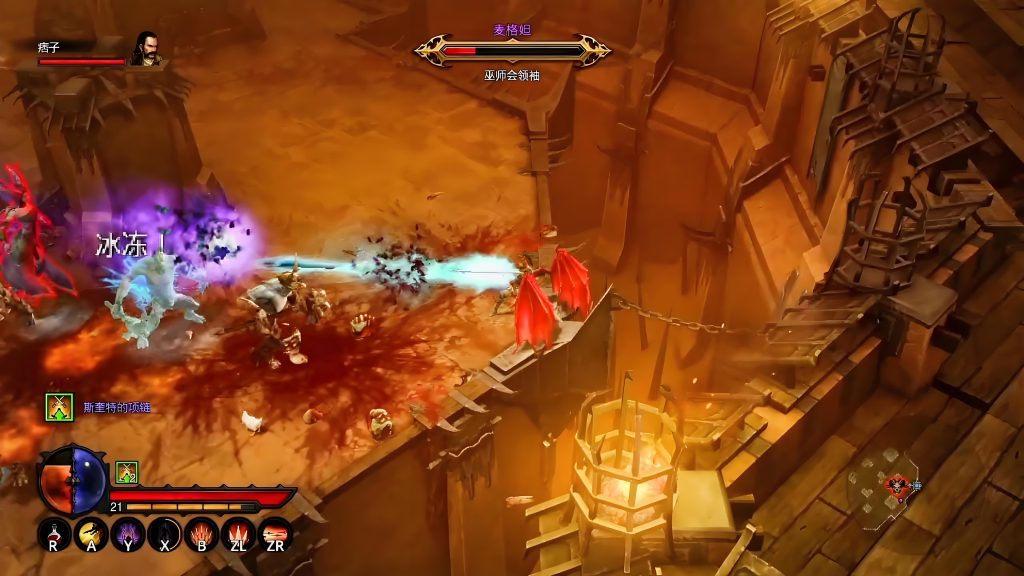Activate the golden flying kick skill
This screenshot has height=576, width=1024.
92,533
